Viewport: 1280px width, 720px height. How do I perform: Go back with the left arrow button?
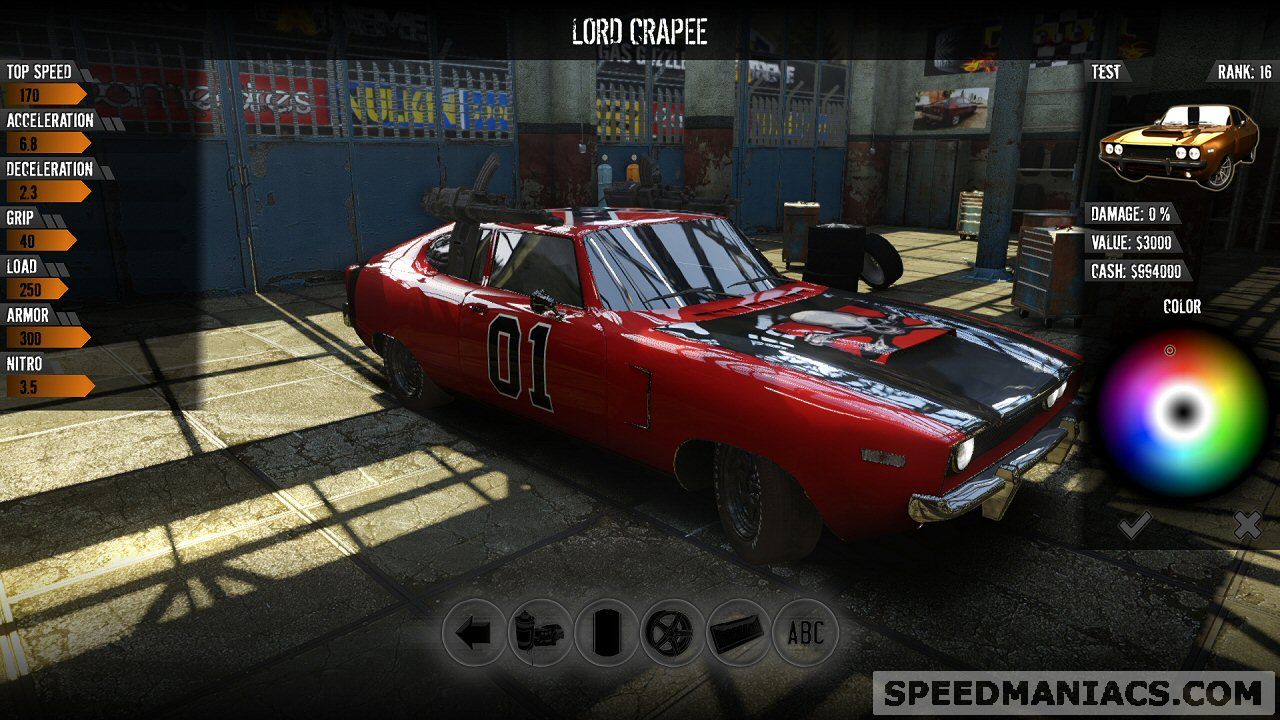(474, 632)
